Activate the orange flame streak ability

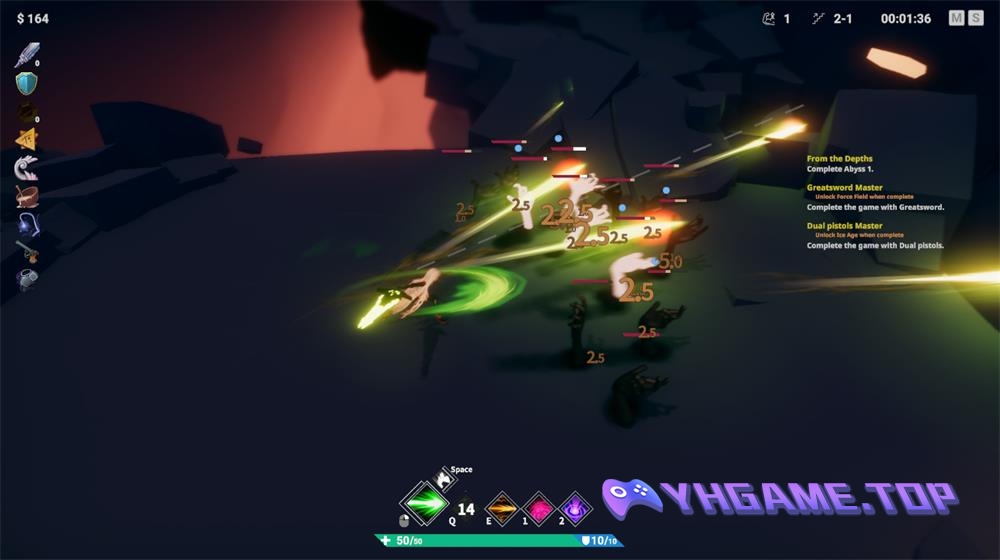click(x=502, y=509)
